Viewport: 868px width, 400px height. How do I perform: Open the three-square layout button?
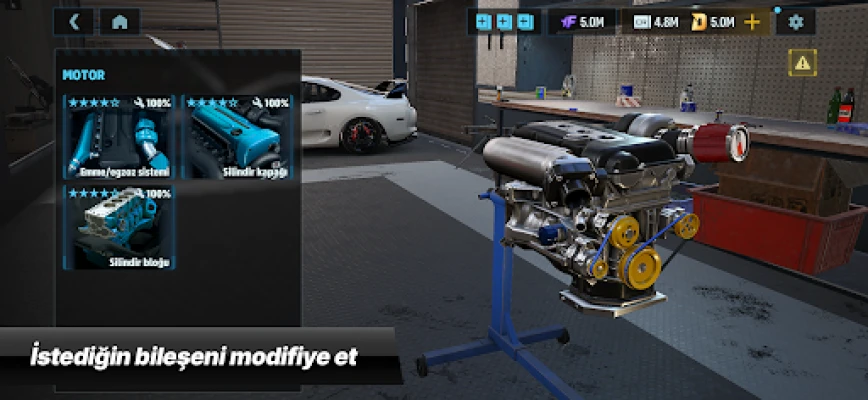[x=505, y=21]
